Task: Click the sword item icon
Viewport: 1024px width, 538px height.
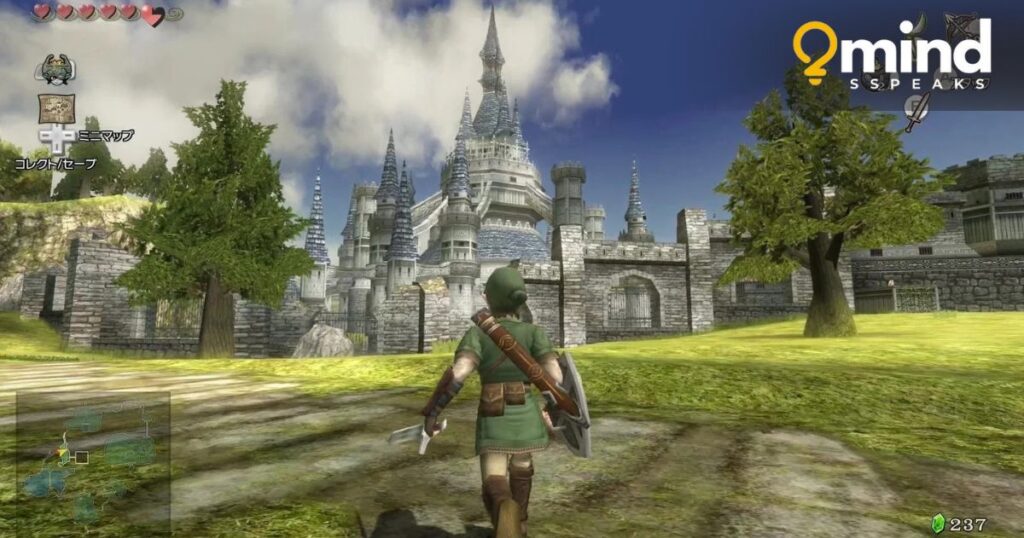Action: click(916, 112)
